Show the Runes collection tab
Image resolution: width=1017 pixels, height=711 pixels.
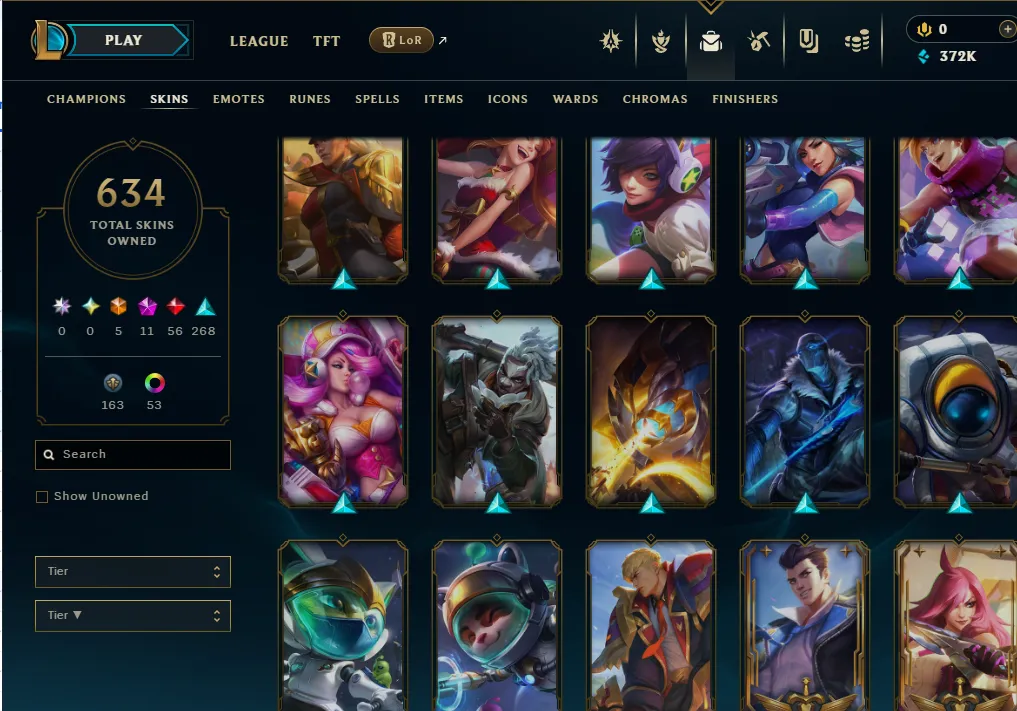click(309, 99)
